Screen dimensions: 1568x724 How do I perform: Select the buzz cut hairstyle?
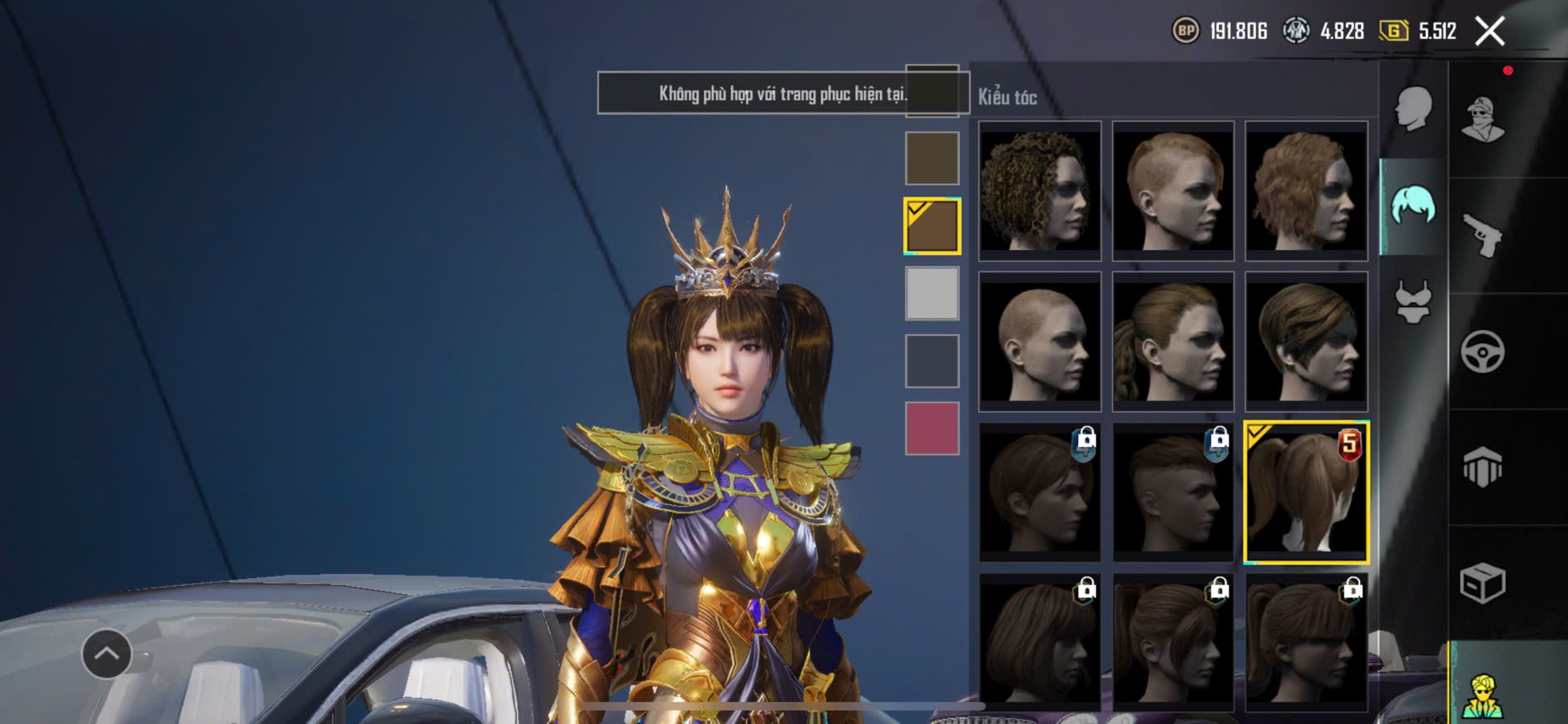pos(1039,341)
